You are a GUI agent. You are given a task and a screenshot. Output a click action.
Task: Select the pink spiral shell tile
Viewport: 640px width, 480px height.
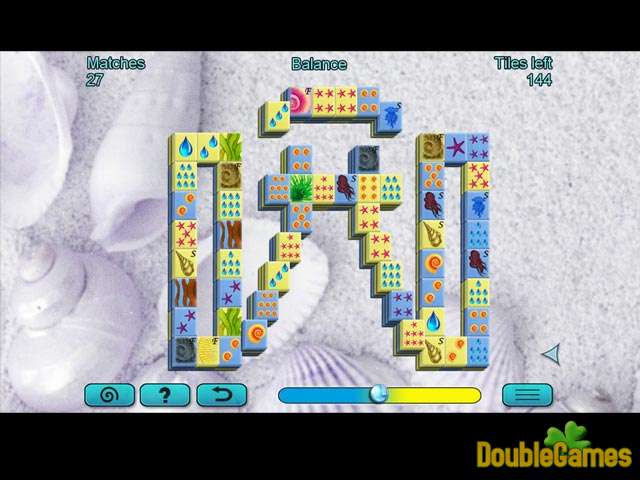point(299,100)
